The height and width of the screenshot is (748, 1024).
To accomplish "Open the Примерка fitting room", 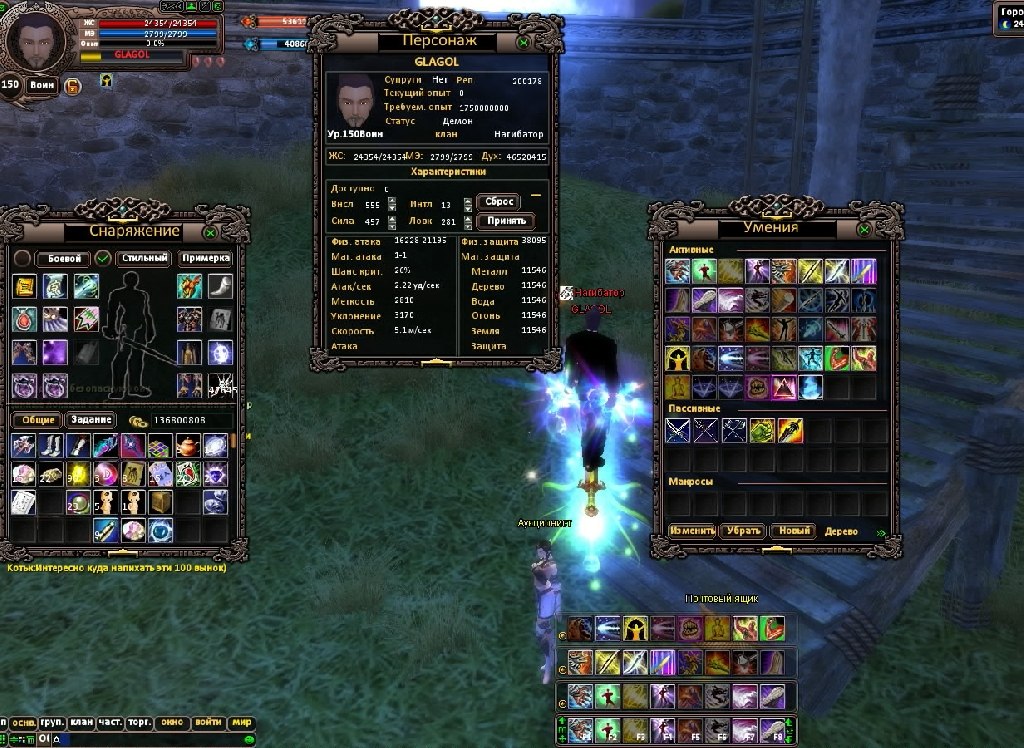I will tap(206, 258).
